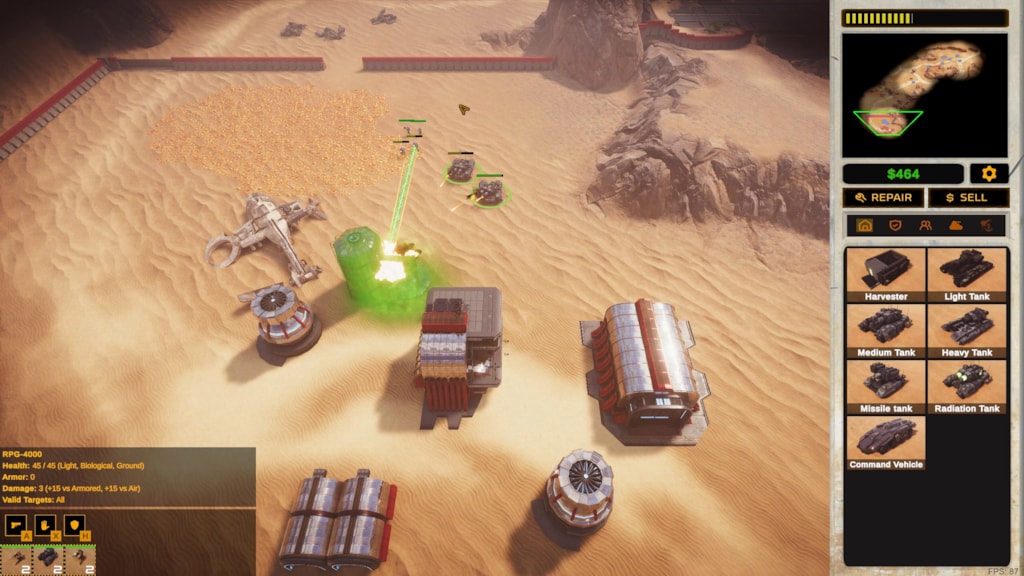
Task: Queue a Harvester for production
Action: [885, 274]
